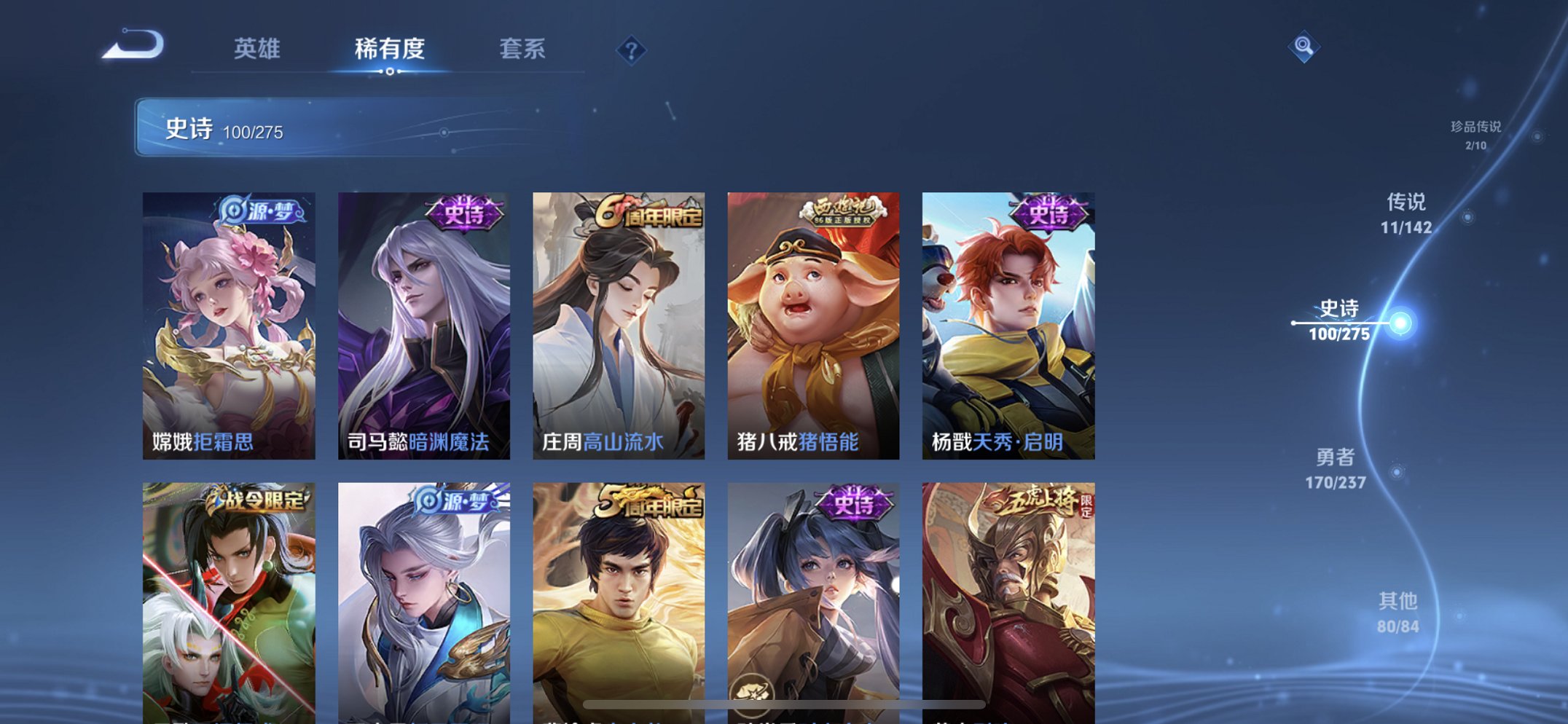Click the question mark help icon
The width and height of the screenshot is (1568, 724).
pos(631,50)
